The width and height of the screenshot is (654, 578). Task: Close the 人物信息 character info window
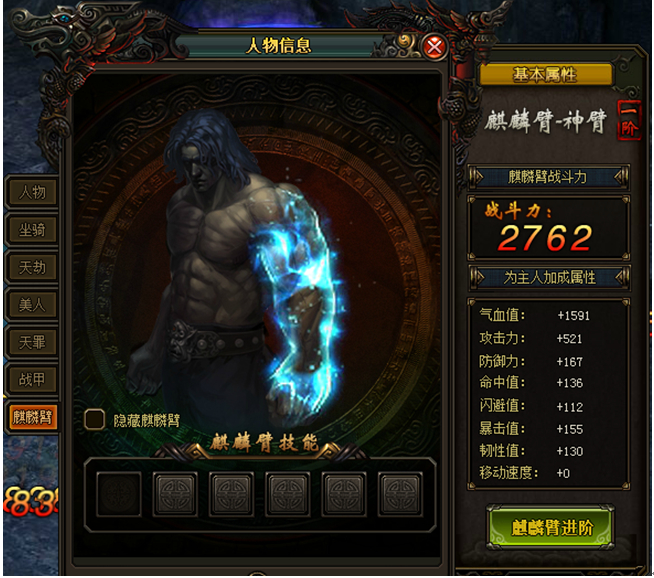click(x=434, y=46)
